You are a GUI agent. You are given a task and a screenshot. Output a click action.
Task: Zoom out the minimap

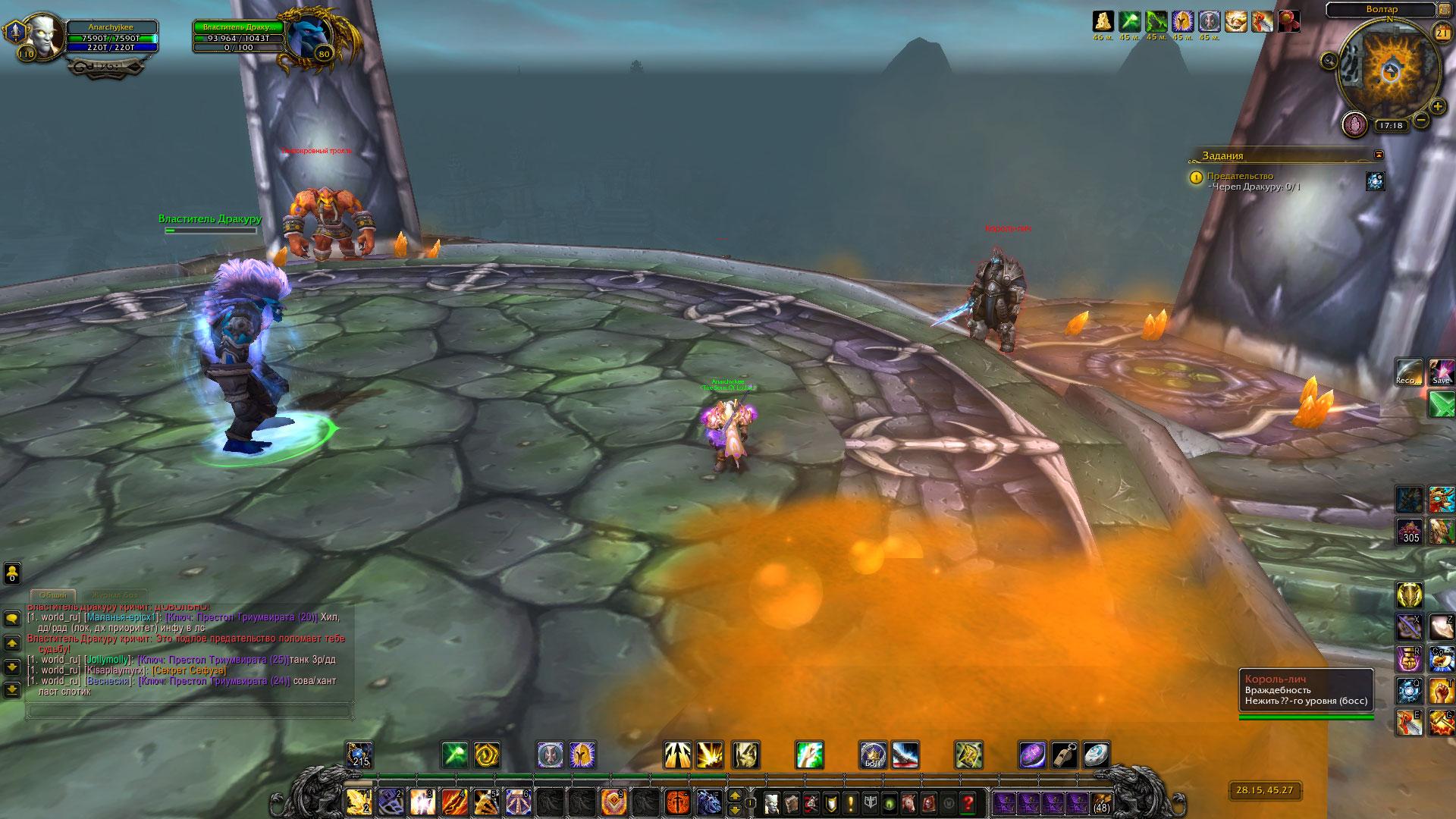point(1421,120)
